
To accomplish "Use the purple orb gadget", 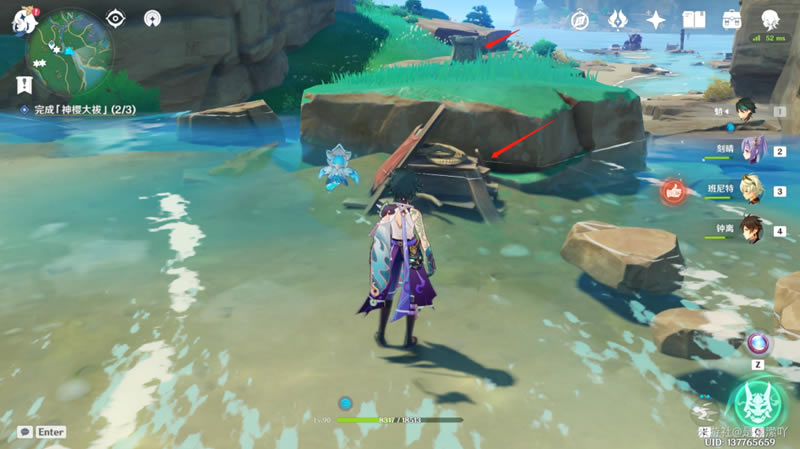I will point(759,344).
